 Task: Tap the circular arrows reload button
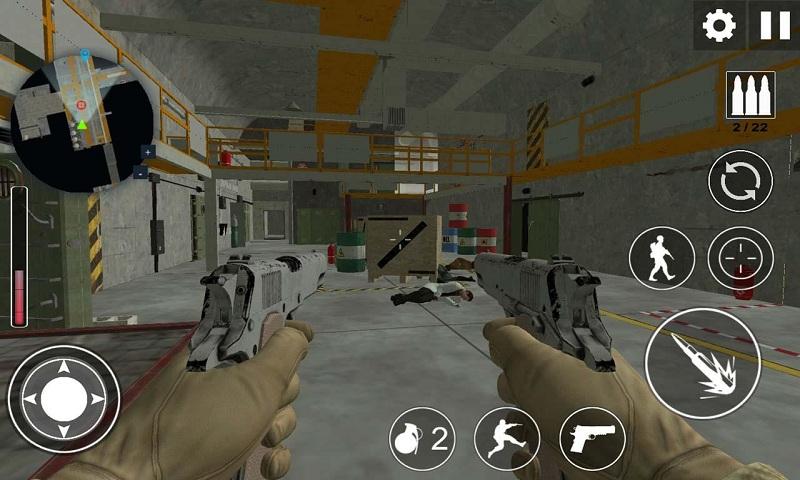pos(740,182)
